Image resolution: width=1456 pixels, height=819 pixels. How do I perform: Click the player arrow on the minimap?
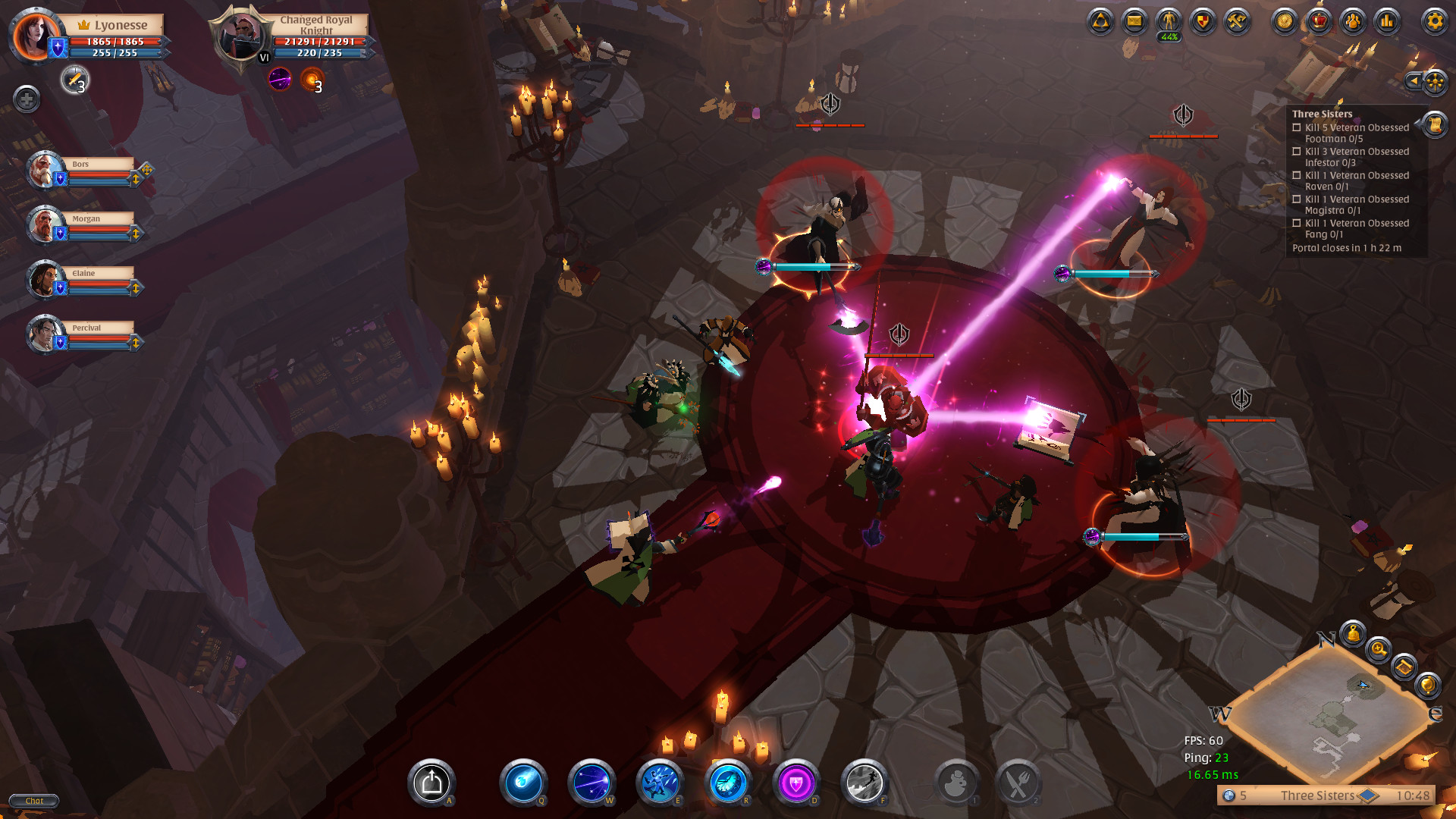[1363, 685]
